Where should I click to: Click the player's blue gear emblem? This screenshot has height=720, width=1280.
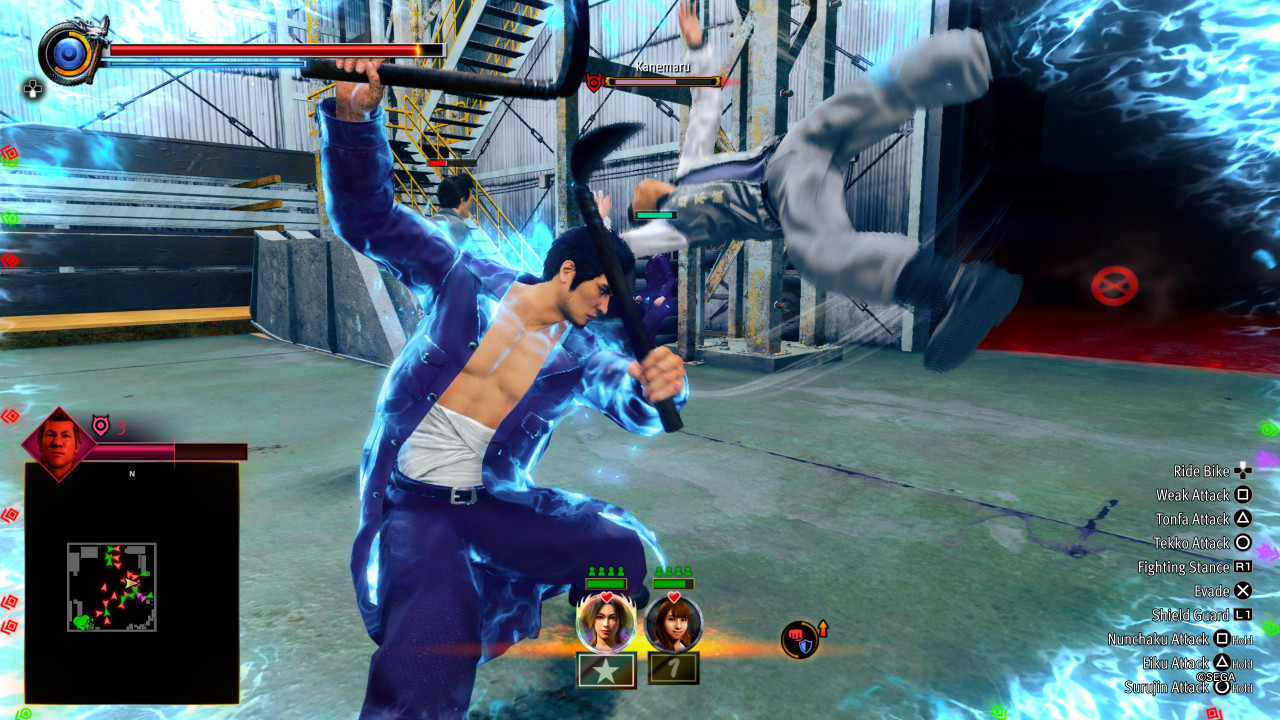pyautogui.click(x=68, y=52)
